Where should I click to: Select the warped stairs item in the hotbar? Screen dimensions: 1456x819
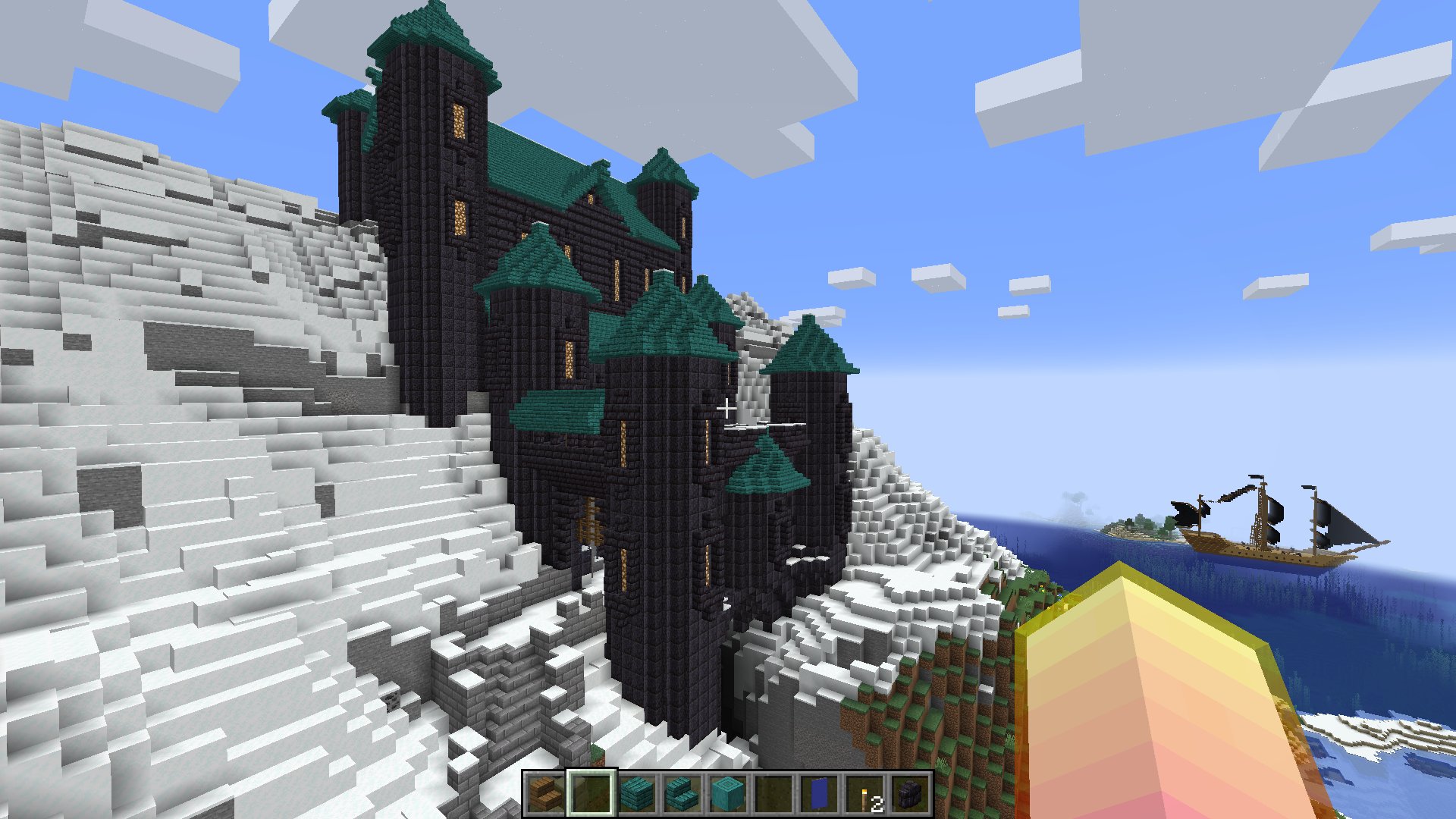pyautogui.click(x=680, y=799)
